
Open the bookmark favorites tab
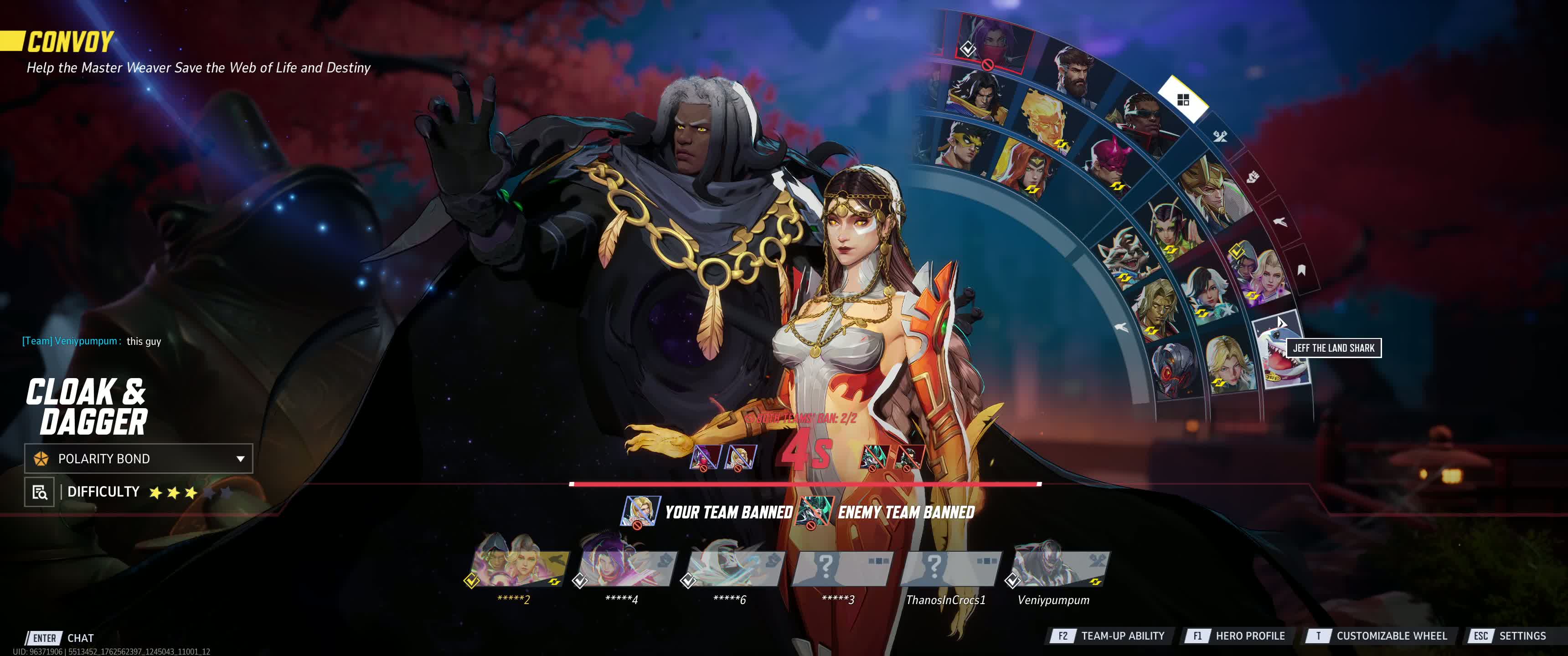1301,270
